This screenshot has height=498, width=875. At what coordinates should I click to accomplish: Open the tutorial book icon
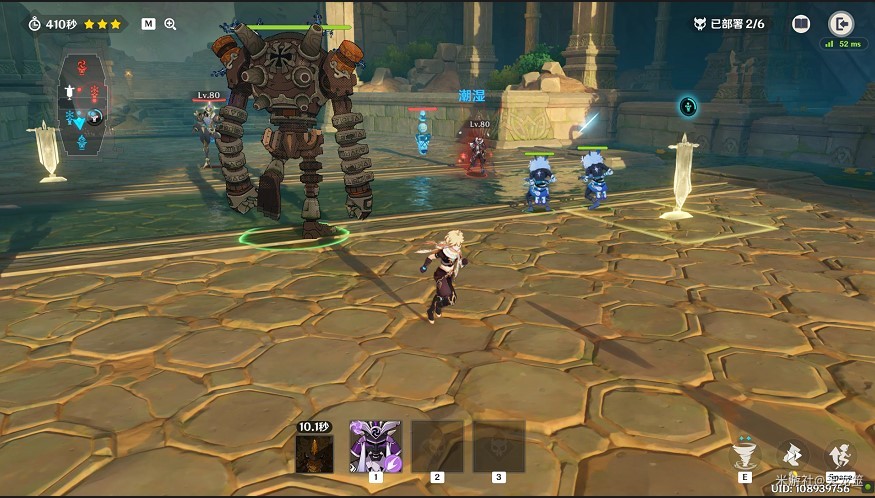point(801,24)
